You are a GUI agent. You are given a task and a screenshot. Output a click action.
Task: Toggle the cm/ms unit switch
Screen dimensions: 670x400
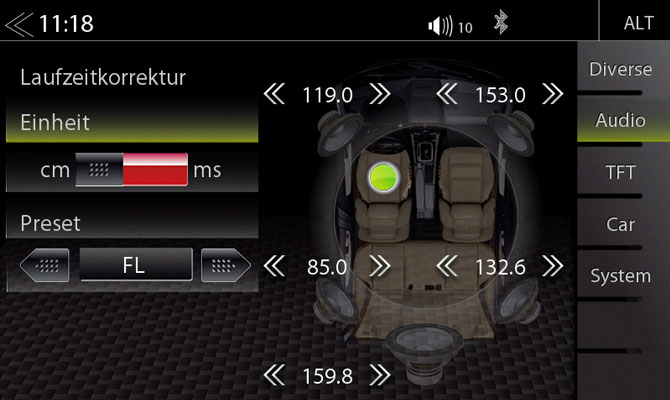click(x=132, y=170)
